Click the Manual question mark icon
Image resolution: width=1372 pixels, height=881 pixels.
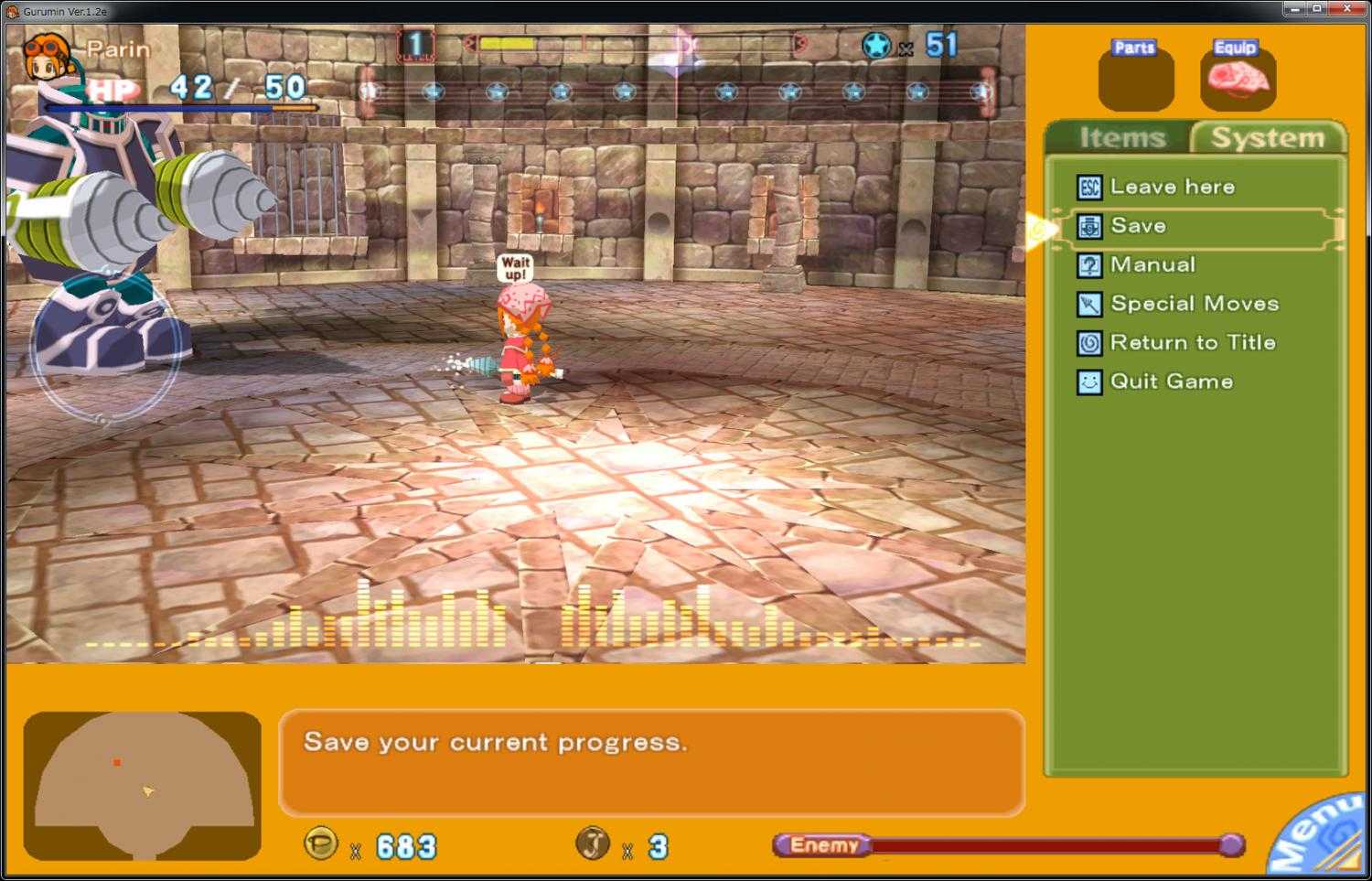1088,264
